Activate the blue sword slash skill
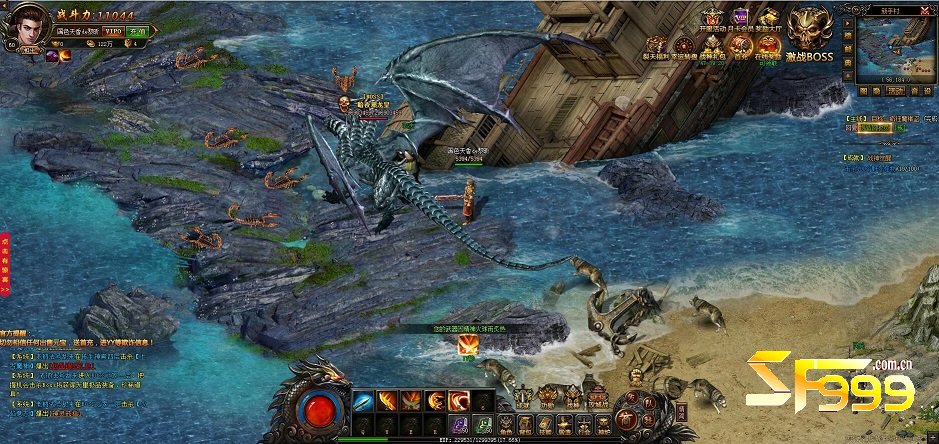 click(363, 401)
